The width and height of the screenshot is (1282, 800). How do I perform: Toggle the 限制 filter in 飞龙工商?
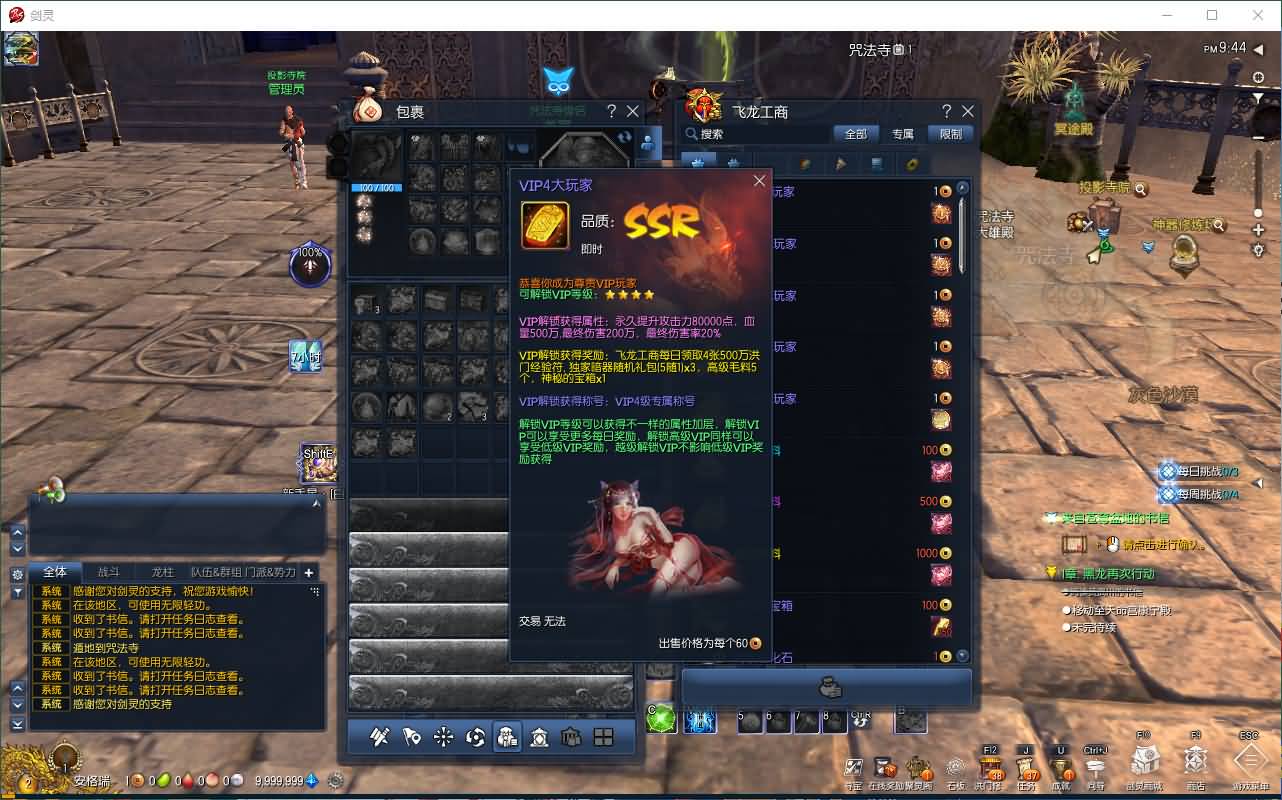[x=950, y=133]
